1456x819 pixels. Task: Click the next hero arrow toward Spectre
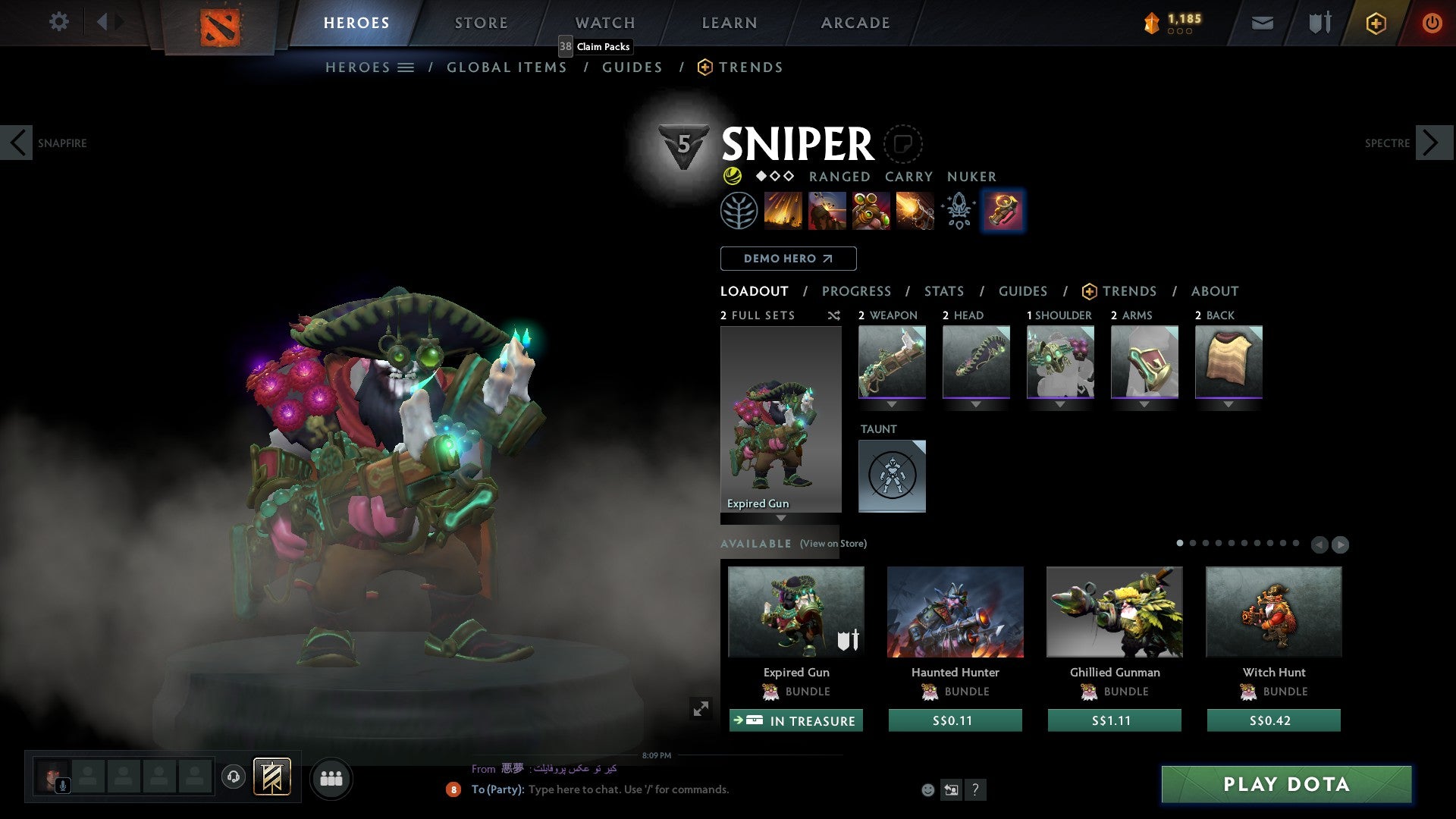pos(1430,142)
